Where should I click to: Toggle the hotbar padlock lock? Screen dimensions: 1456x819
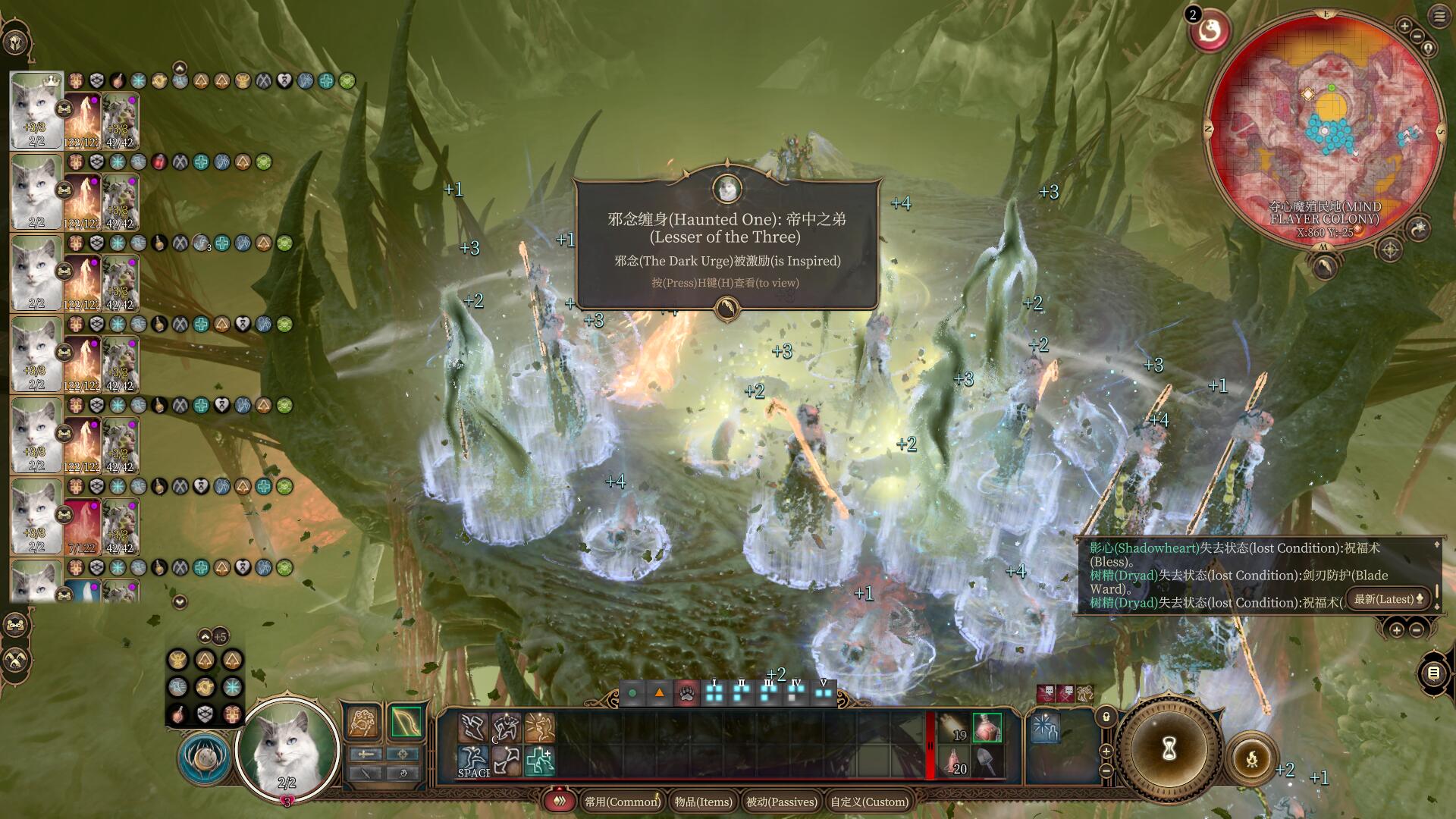(1106, 717)
